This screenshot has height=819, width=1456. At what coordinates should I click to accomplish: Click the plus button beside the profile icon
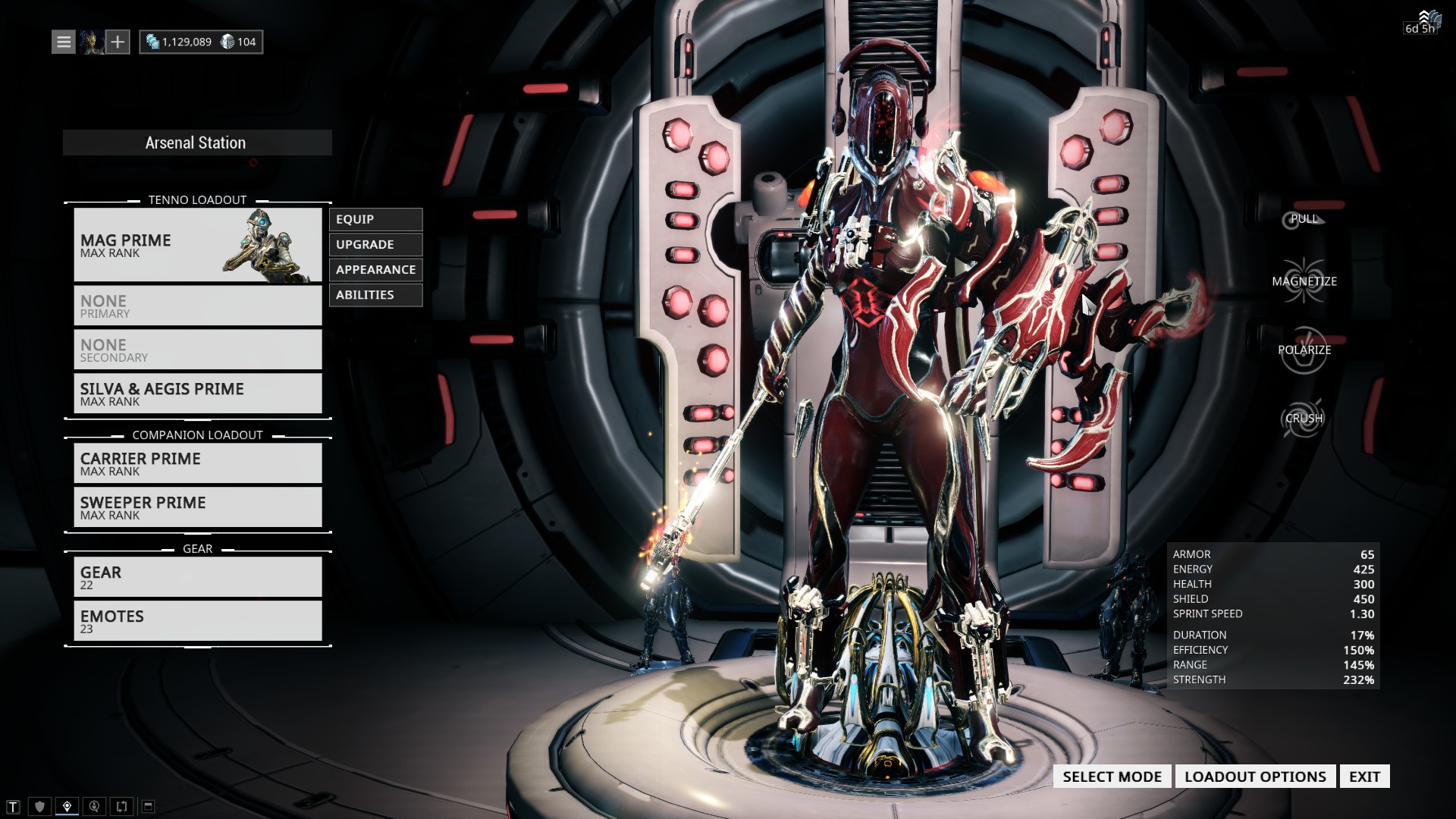click(118, 42)
